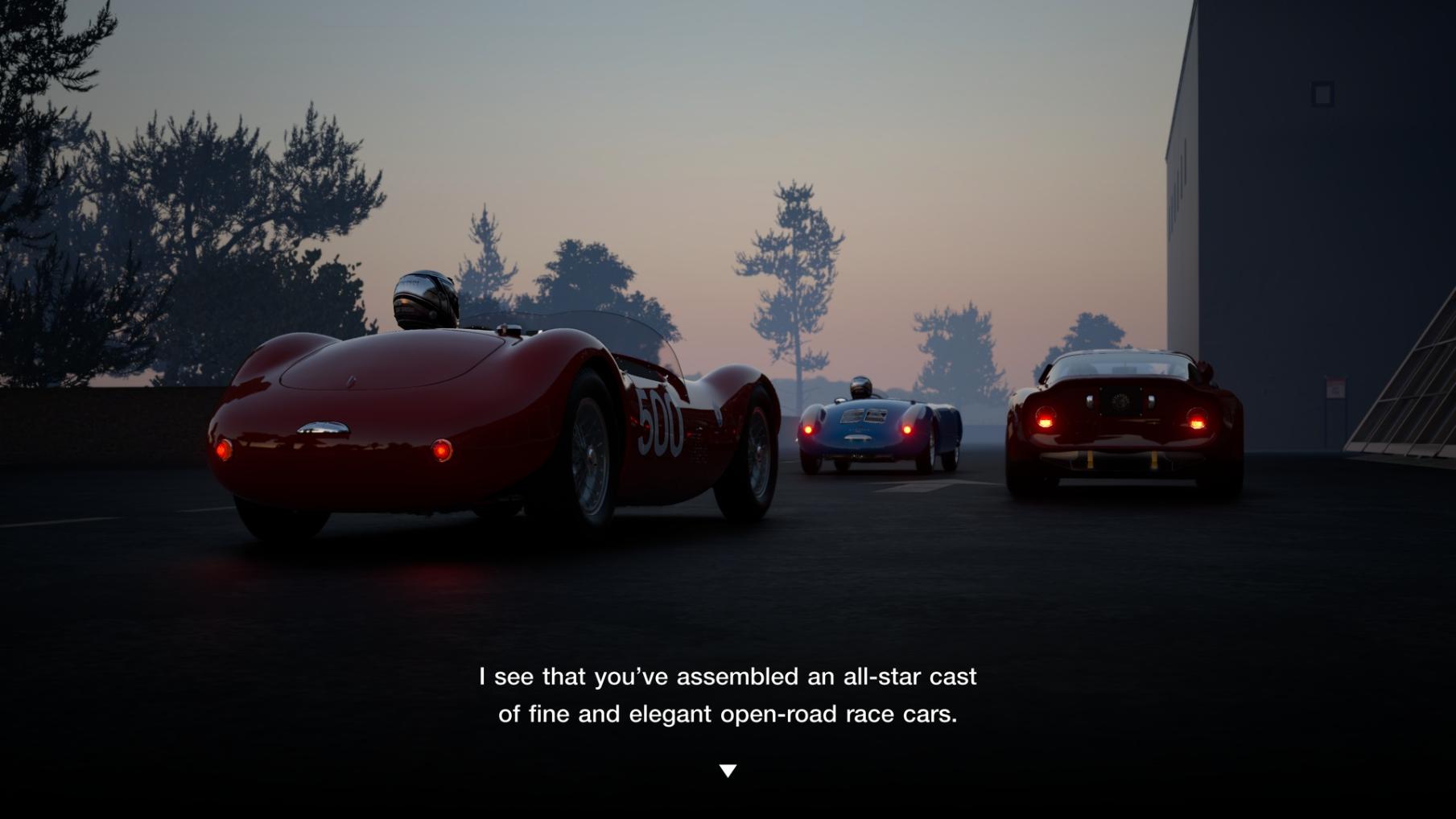Click the Maserati's right rear taillight
Screen dimensions: 1456x819
click(x=439, y=451)
